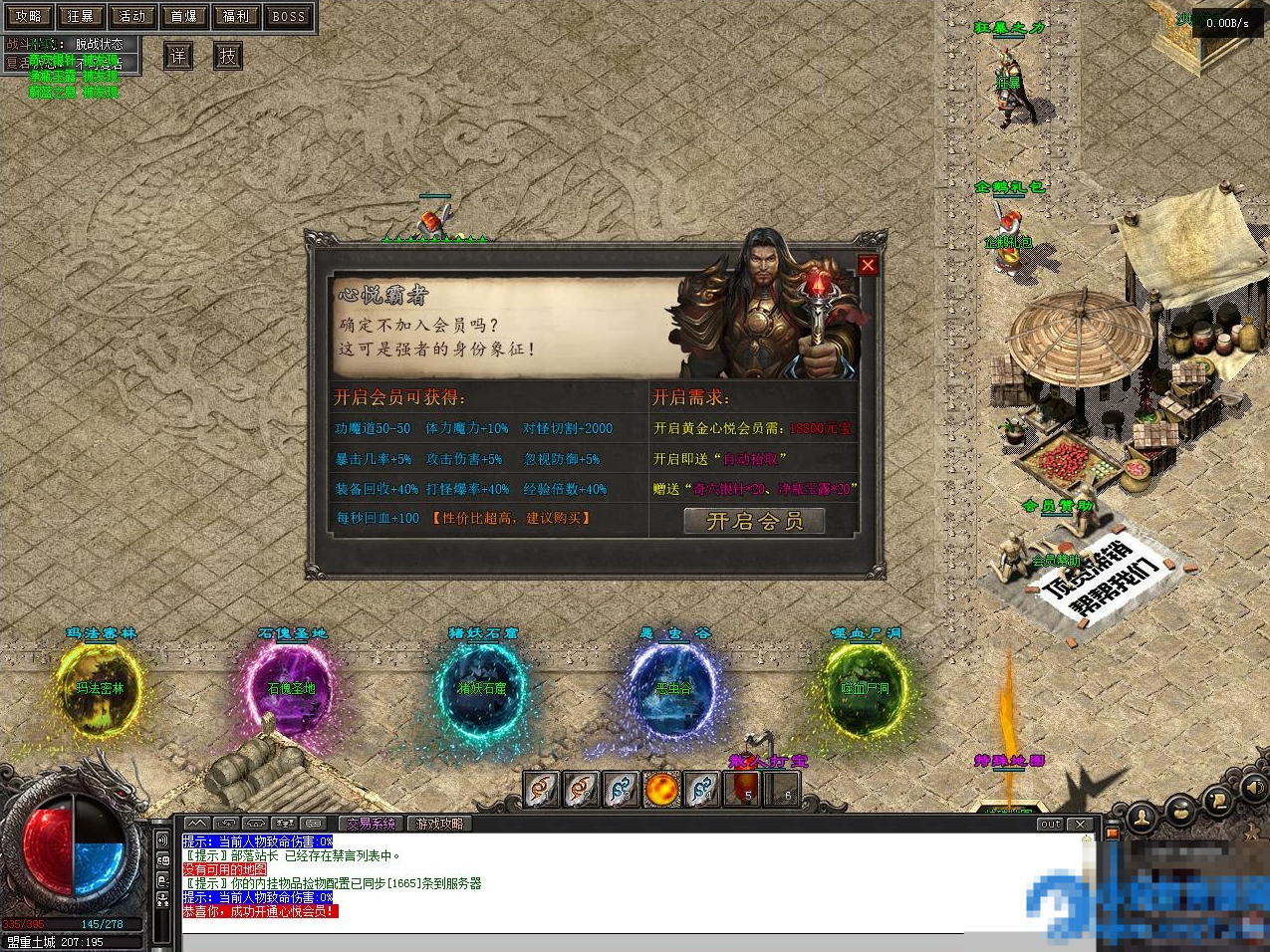Open the BOSS list button
Viewport: 1270px width, 952px height.
[288, 16]
